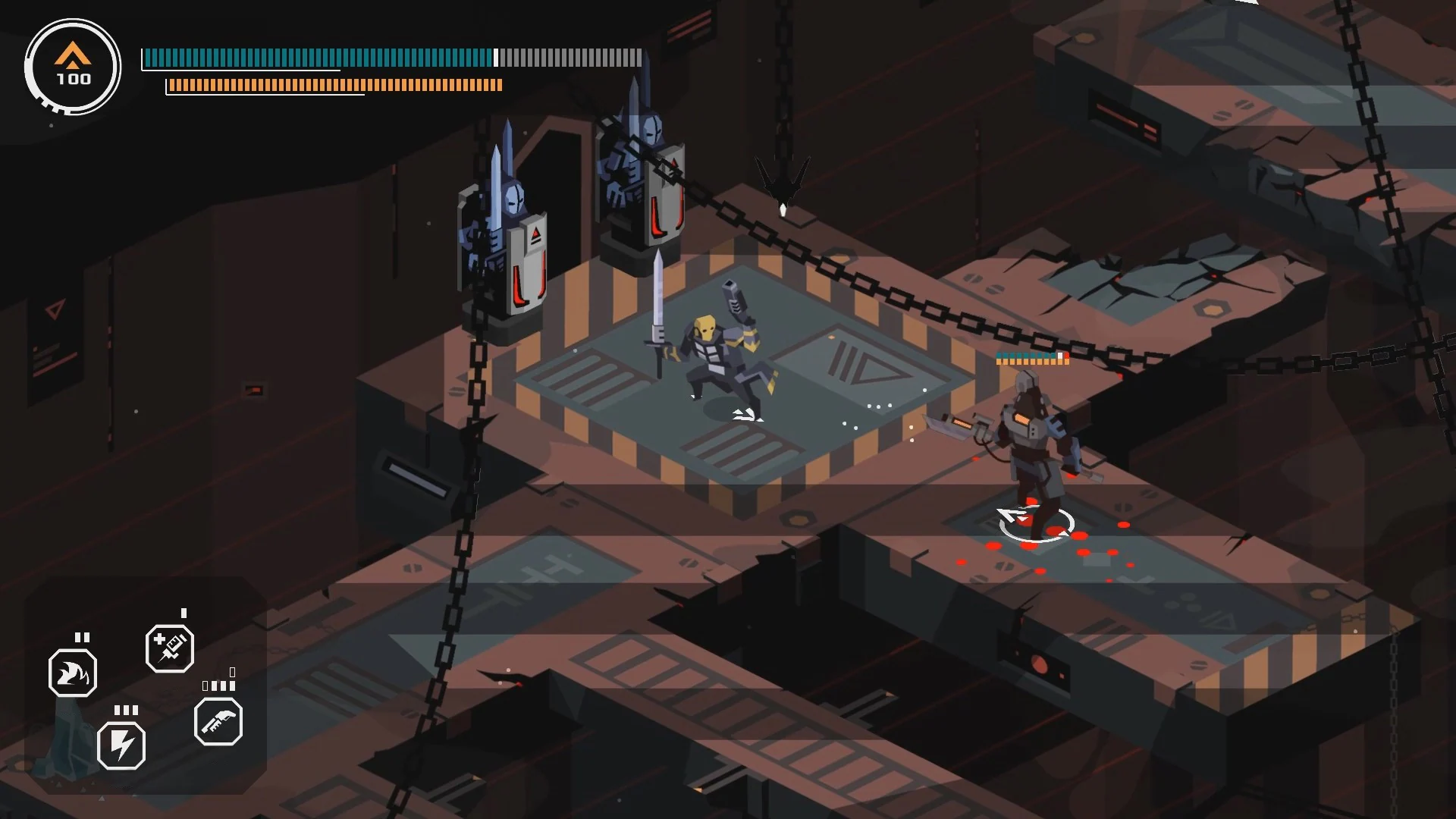Click the single charge pip above the syringe
This screenshot has height=819, width=1456.
184,612
